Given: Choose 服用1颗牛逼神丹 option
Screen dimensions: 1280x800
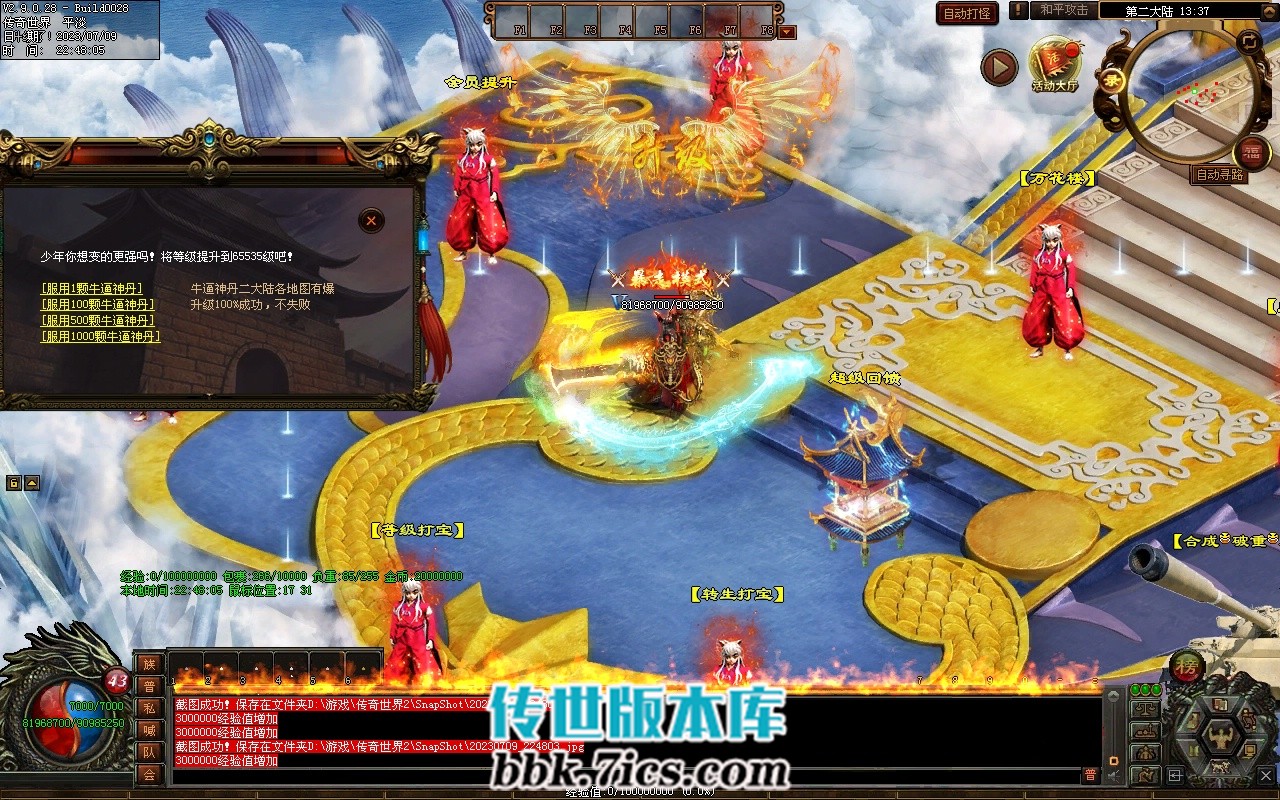Looking at the screenshot, I should (91, 289).
